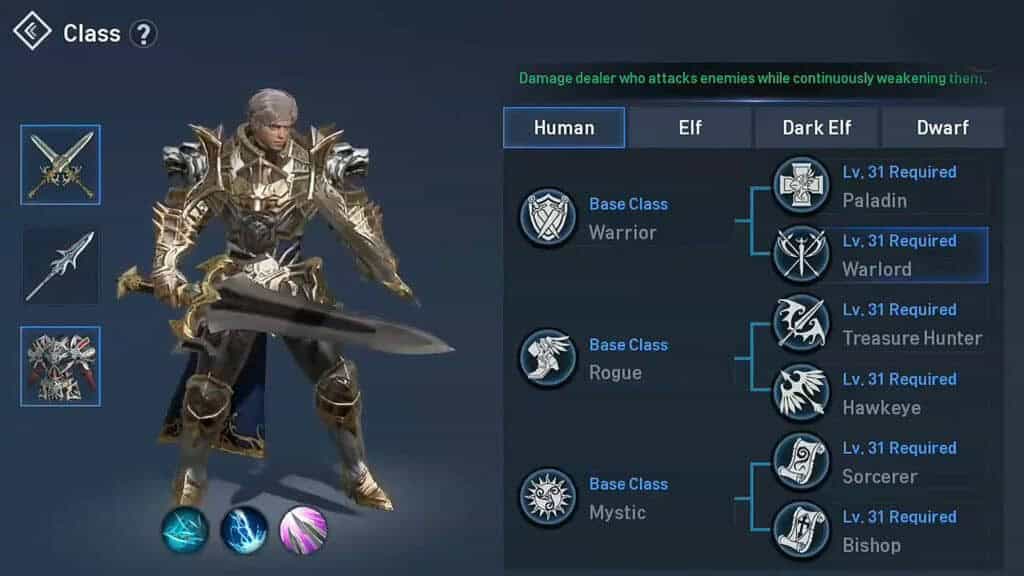Pick the Paladin class

click(x=878, y=187)
